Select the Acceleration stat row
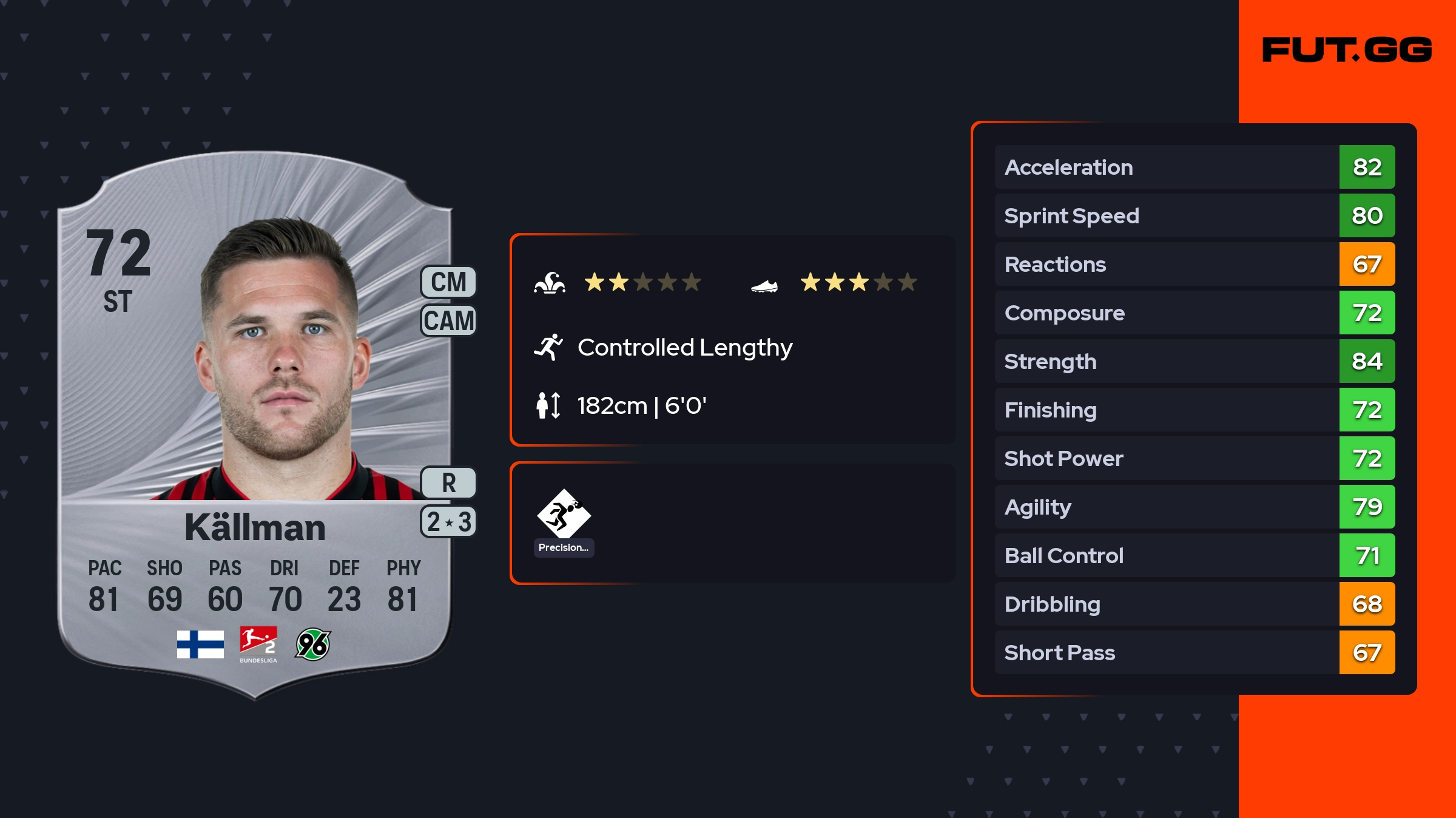Screen dimensions: 1456x818 [1194, 167]
